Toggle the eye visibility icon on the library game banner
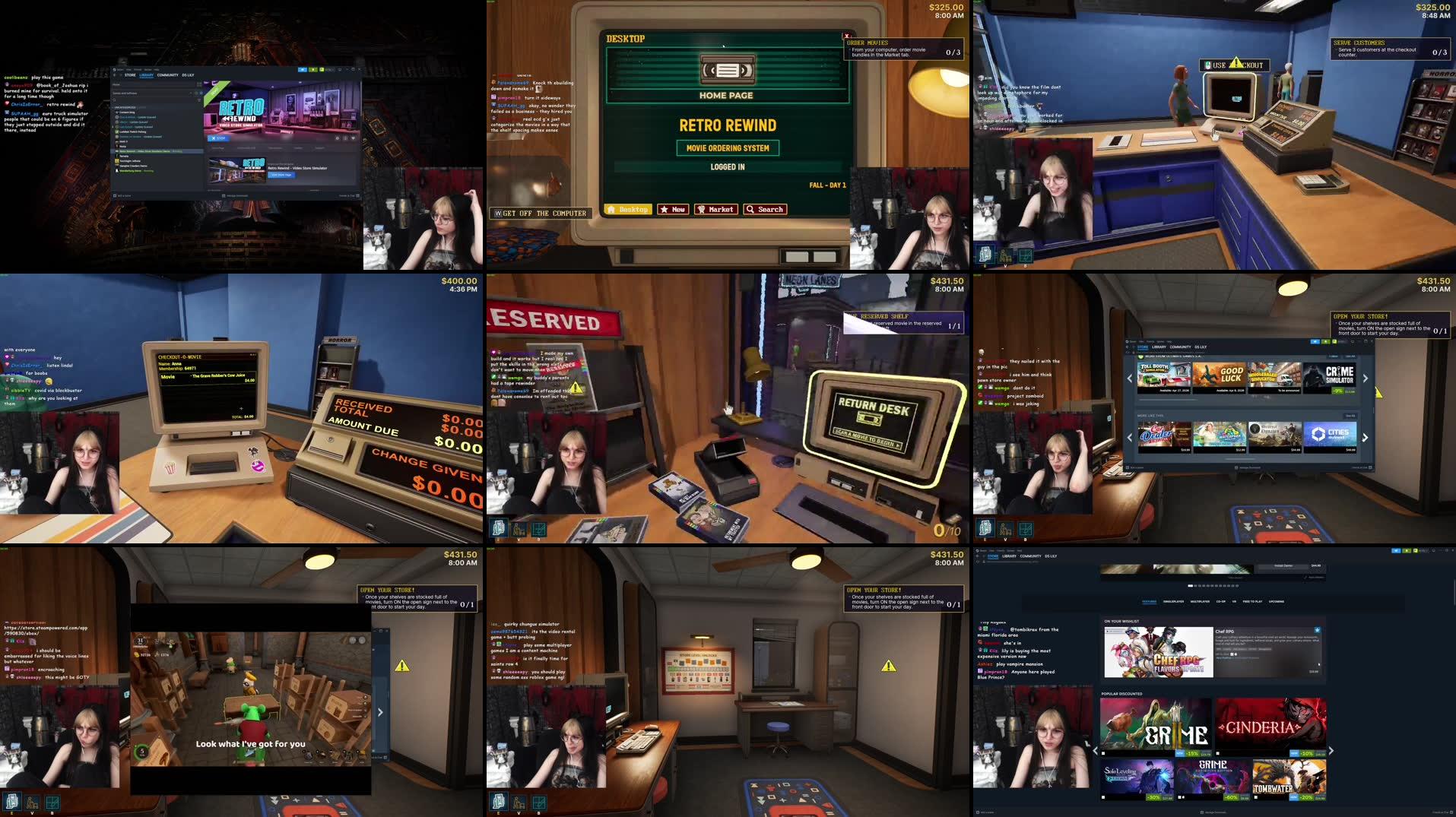Viewport: 1456px width, 817px height. 338,138
